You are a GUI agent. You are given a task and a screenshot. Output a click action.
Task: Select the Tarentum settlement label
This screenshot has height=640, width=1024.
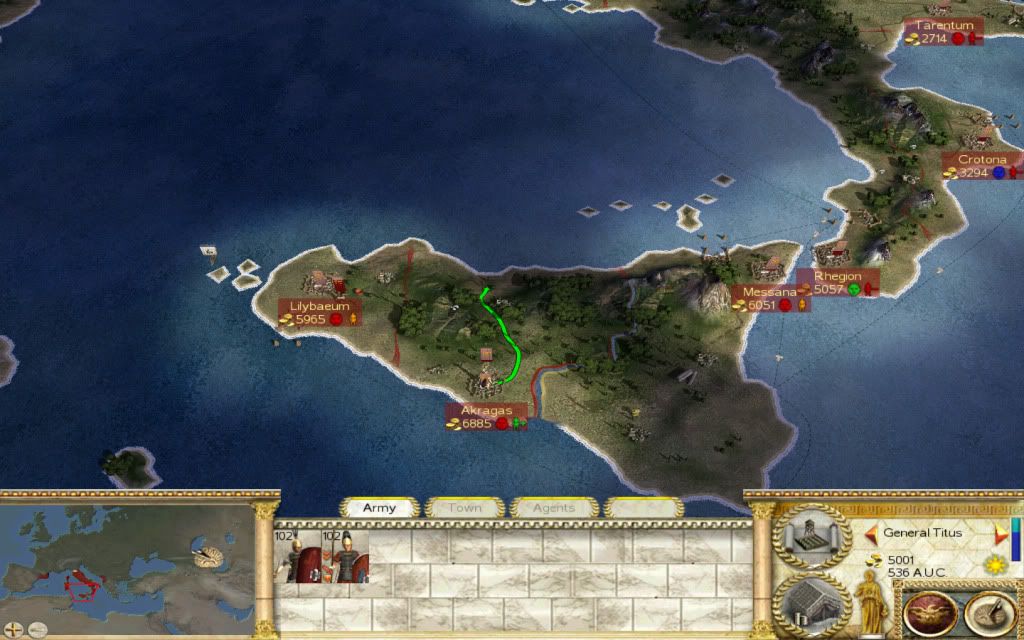coord(944,32)
